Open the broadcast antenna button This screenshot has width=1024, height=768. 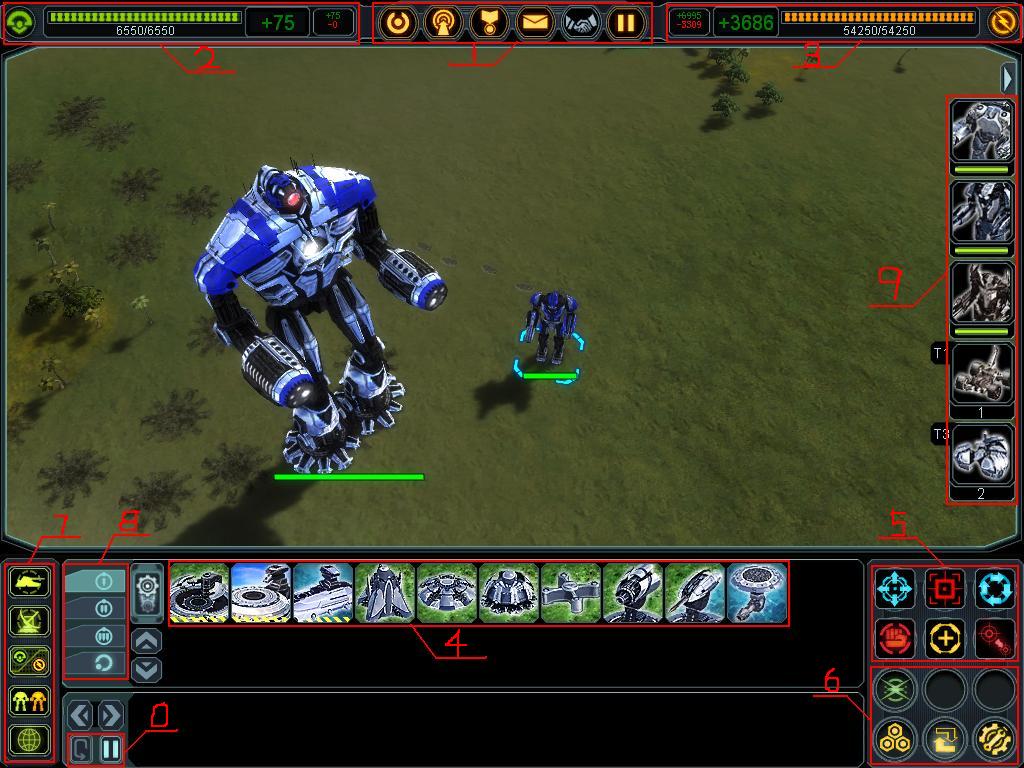pos(443,22)
